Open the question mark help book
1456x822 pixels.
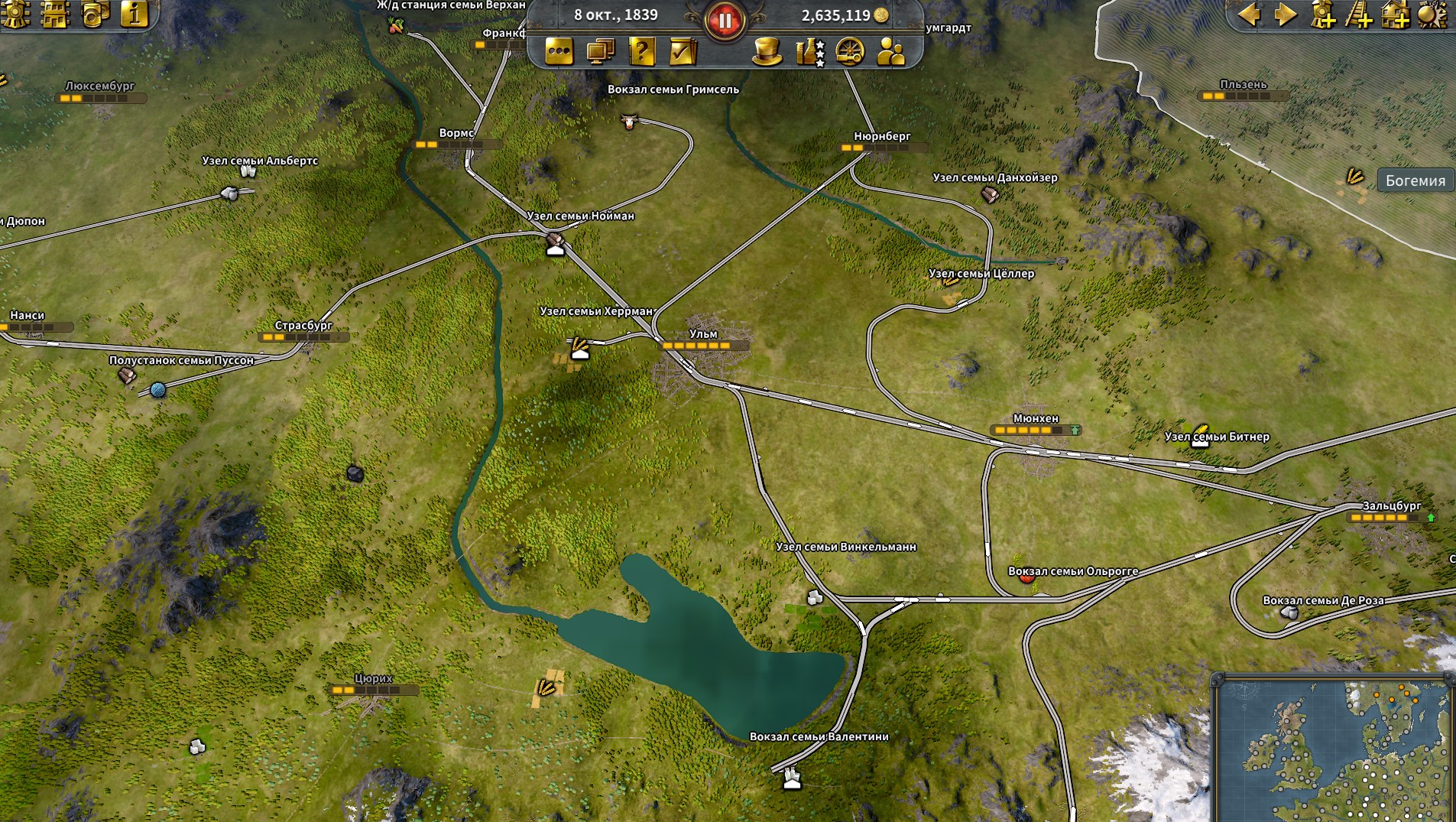(642, 51)
